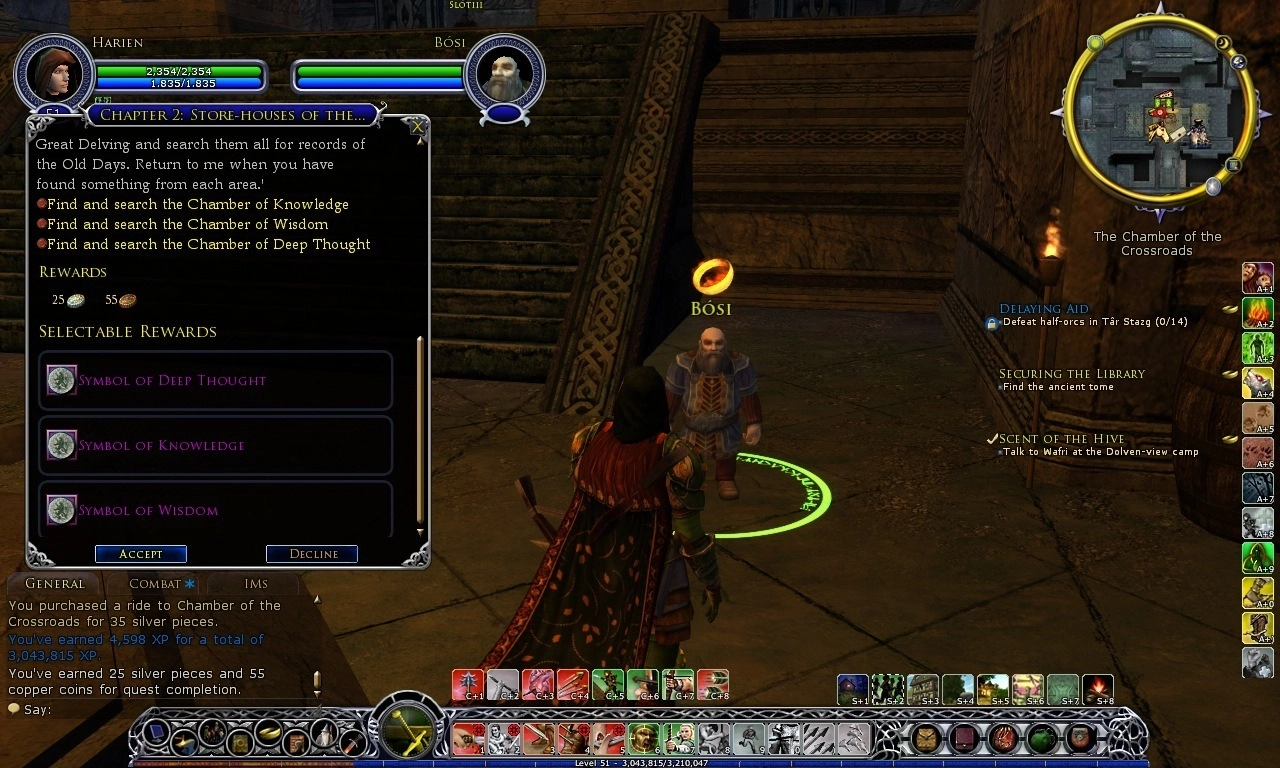Accept the Store-houses quest
This screenshot has width=1280, height=768.
(x=140, y=554)
